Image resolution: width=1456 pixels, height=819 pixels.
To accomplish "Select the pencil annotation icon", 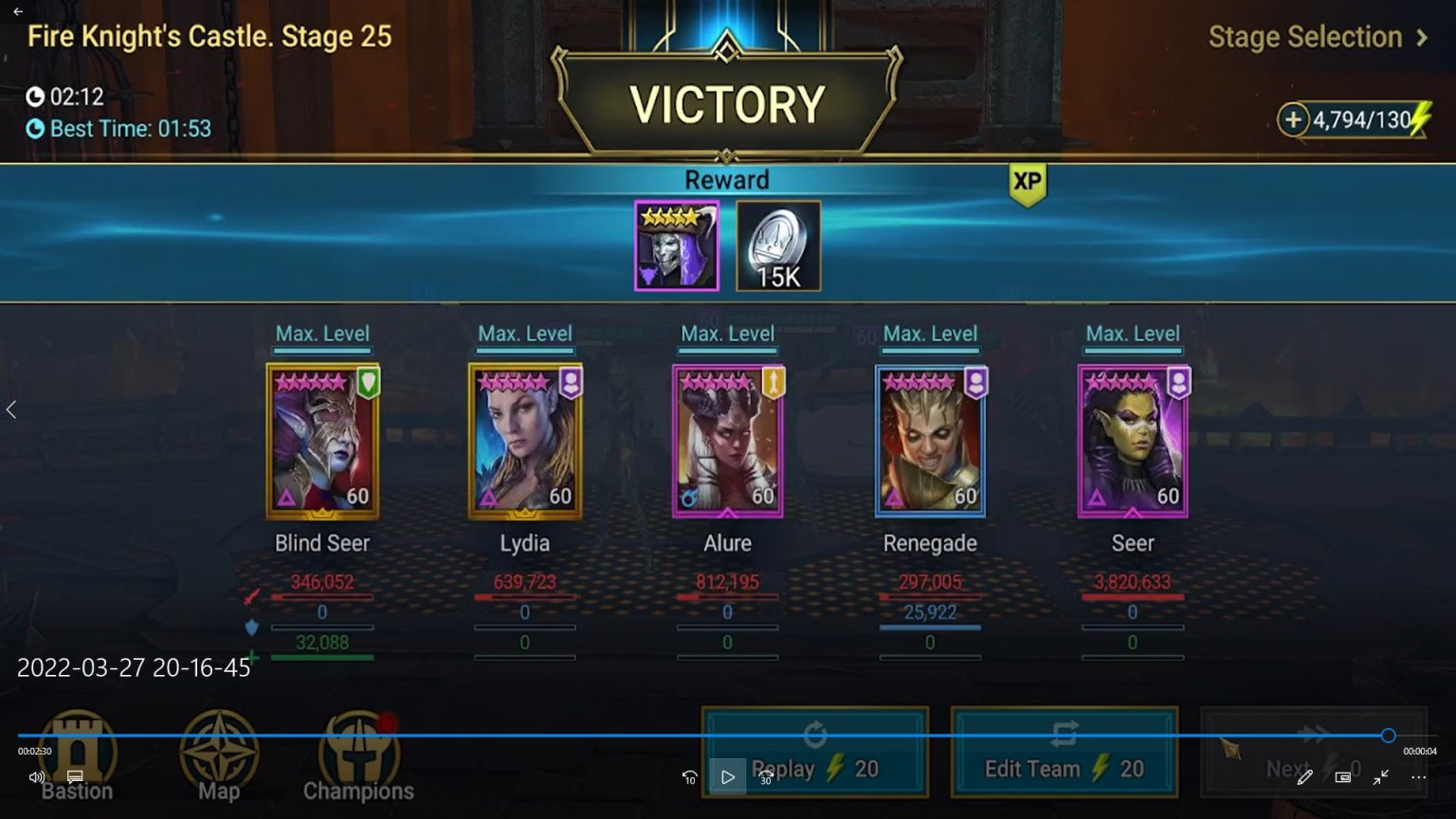I will click(1305, 776).
